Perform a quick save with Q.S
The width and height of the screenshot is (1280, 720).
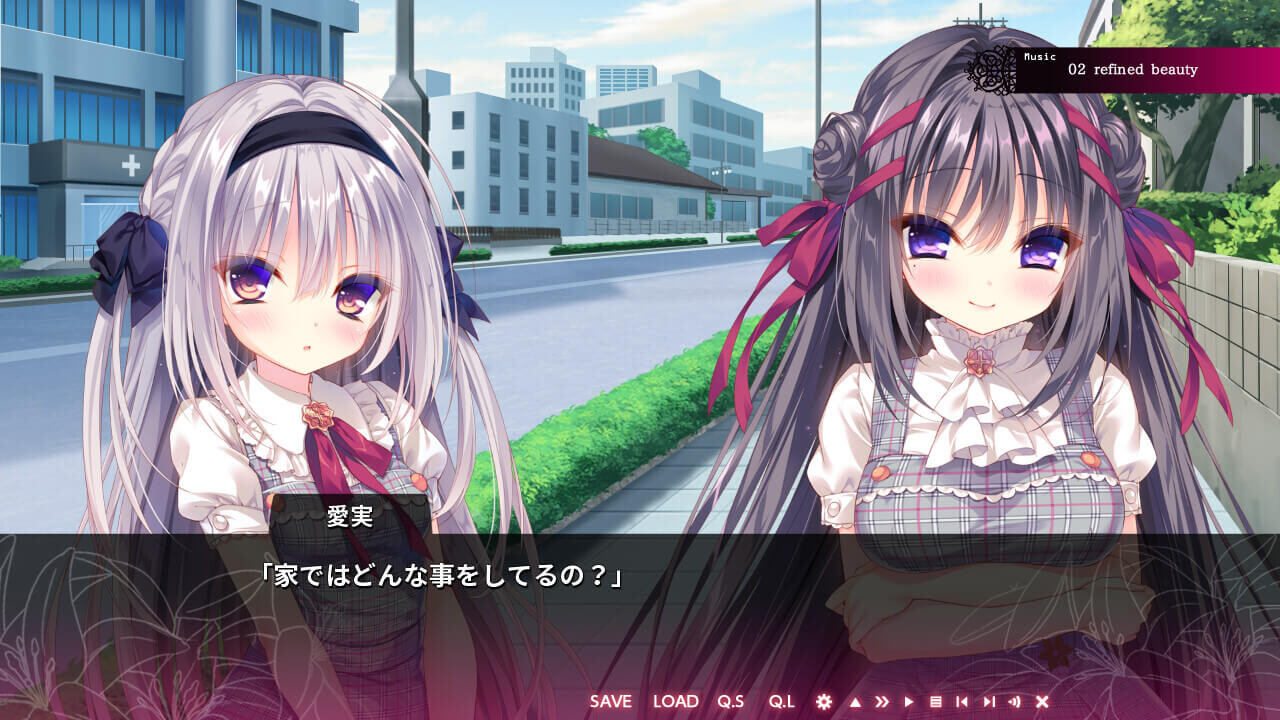coord(732,701)
